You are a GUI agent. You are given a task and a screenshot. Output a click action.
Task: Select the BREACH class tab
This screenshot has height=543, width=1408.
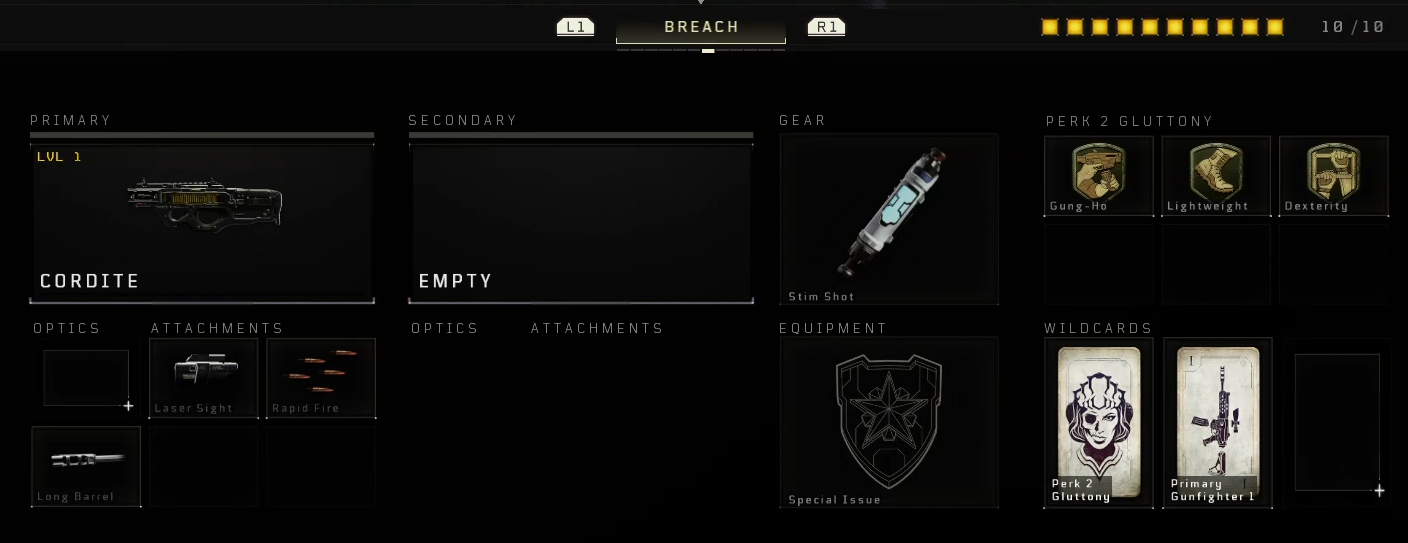pyautogui.click(x=701, y=27)
